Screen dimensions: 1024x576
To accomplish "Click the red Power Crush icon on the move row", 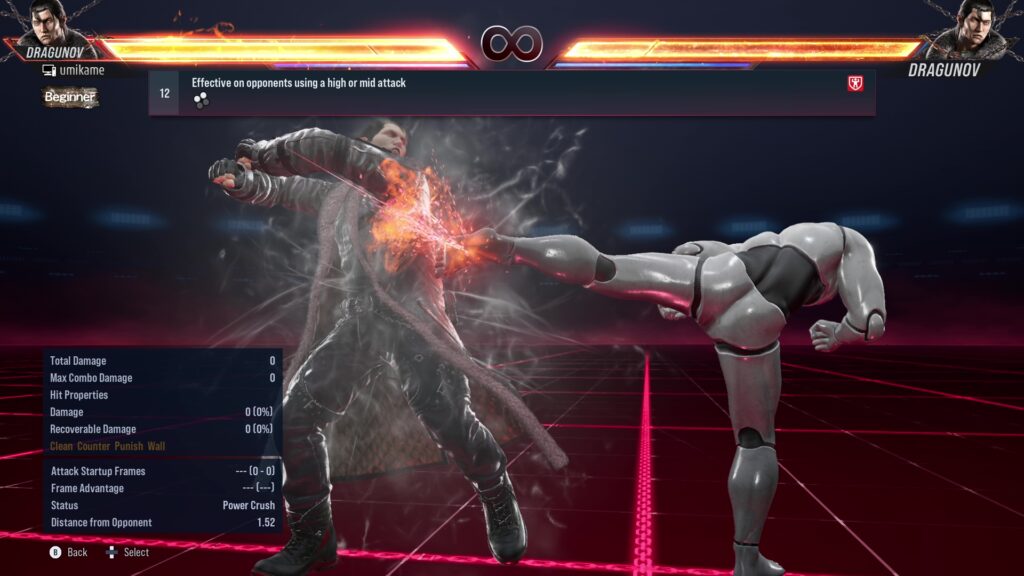I will 855,84.
